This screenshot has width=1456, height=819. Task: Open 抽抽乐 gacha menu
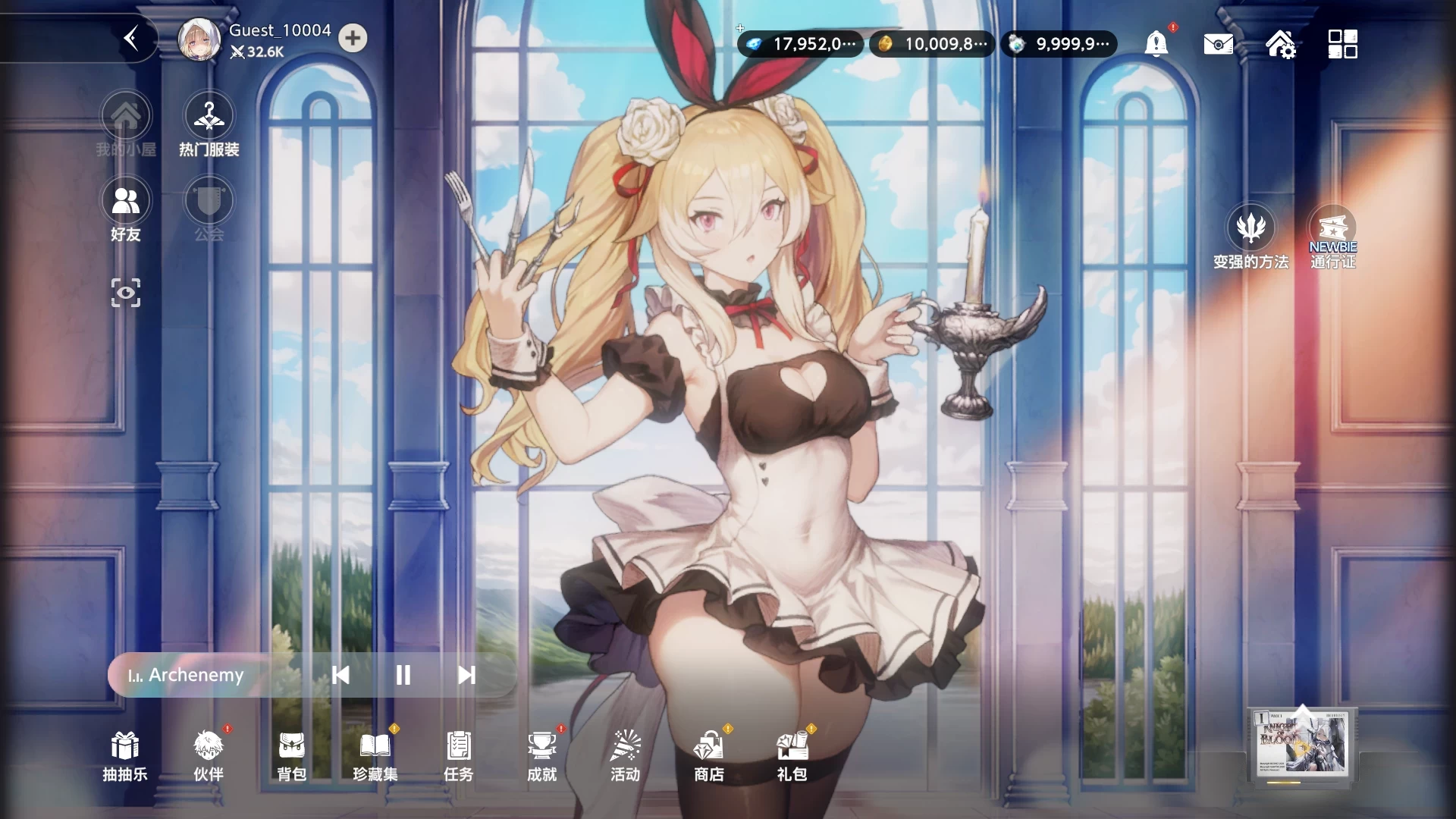tap(125, 755)
